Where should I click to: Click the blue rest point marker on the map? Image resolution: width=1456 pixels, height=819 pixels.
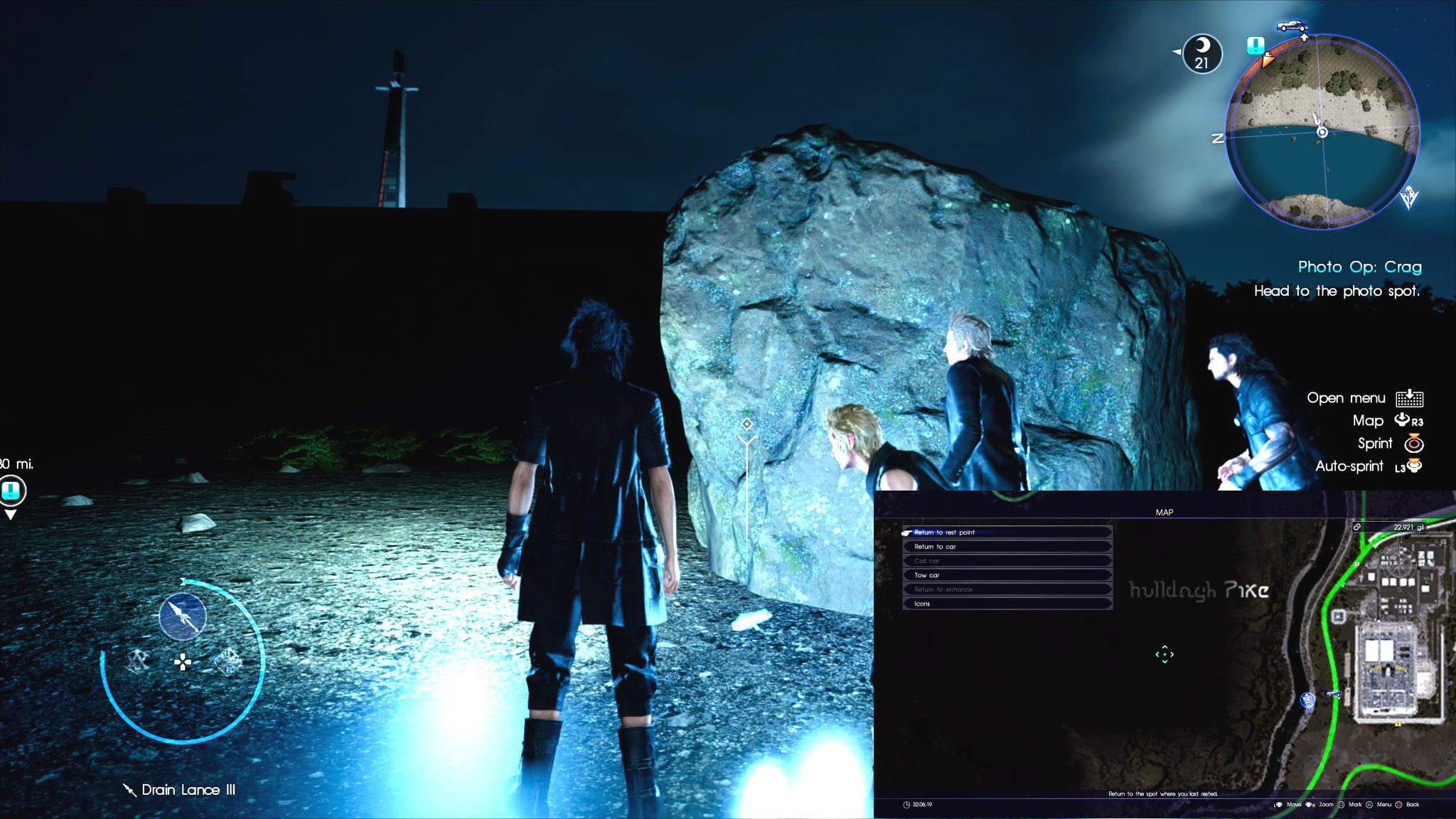point(1307,701)
